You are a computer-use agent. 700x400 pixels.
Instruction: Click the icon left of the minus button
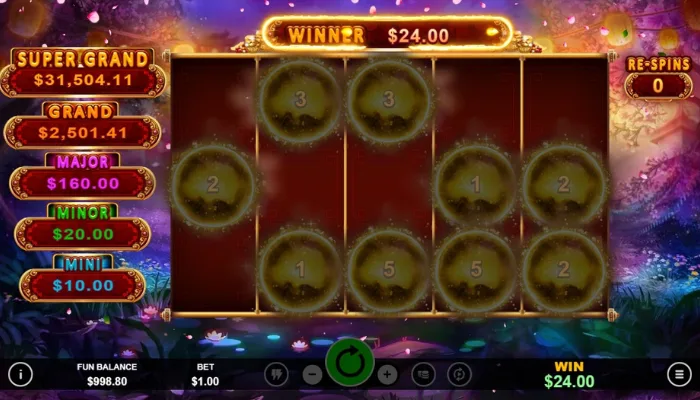click(x=277, y=374)
